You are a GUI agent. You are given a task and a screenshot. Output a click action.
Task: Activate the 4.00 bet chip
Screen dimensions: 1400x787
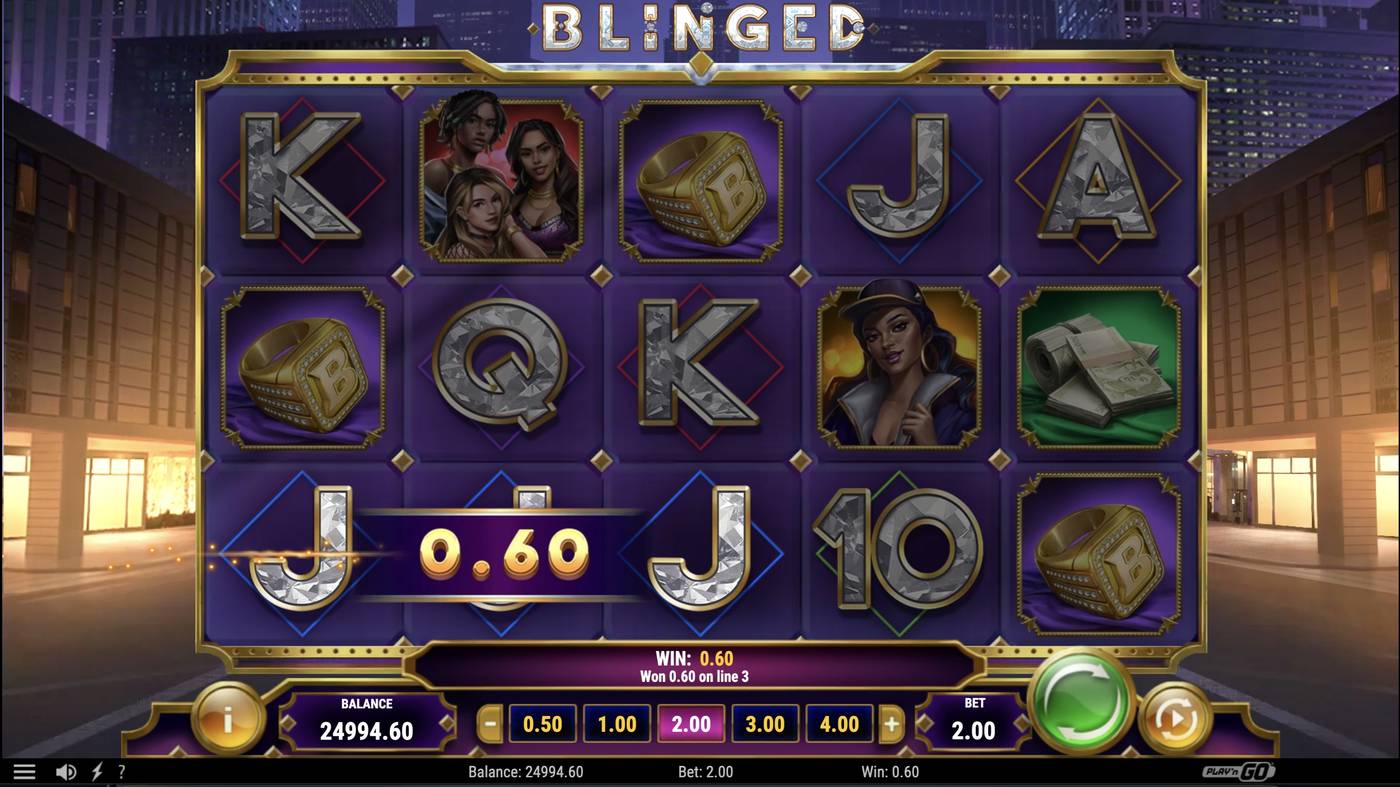(x=839, y=723)
